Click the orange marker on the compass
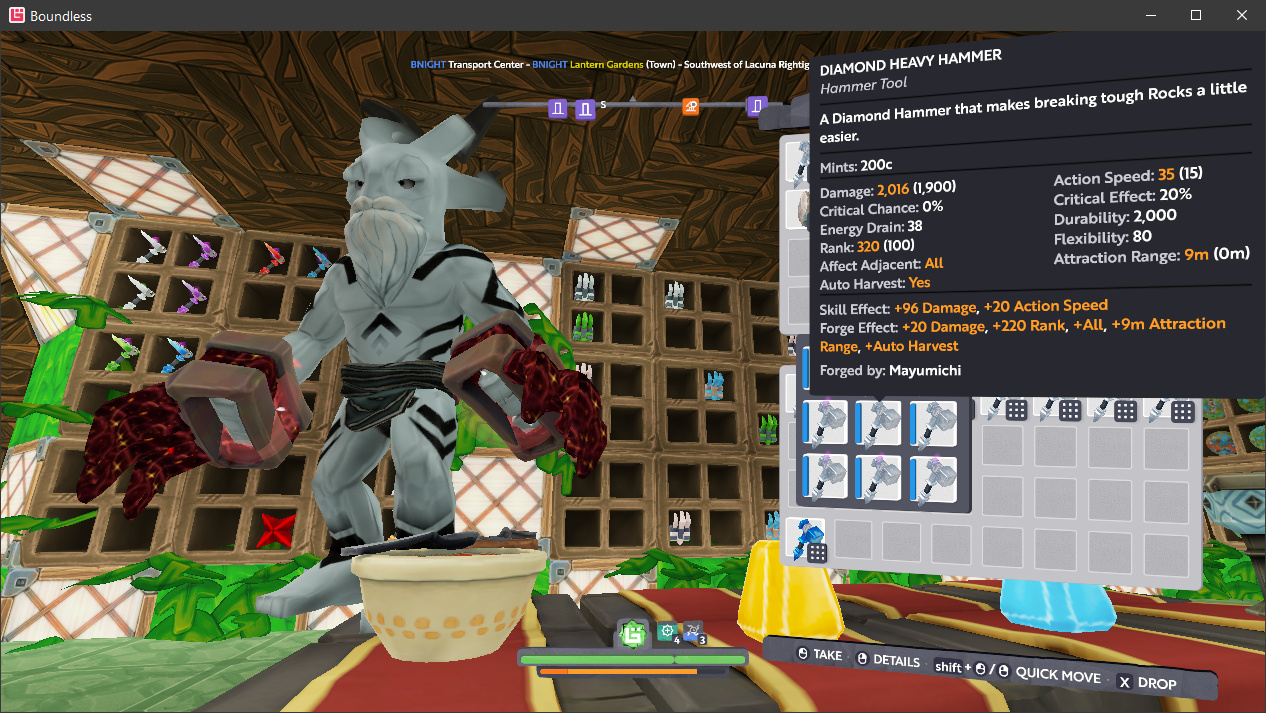Screen dimensions: 1266x713 (x=690, y=106)
